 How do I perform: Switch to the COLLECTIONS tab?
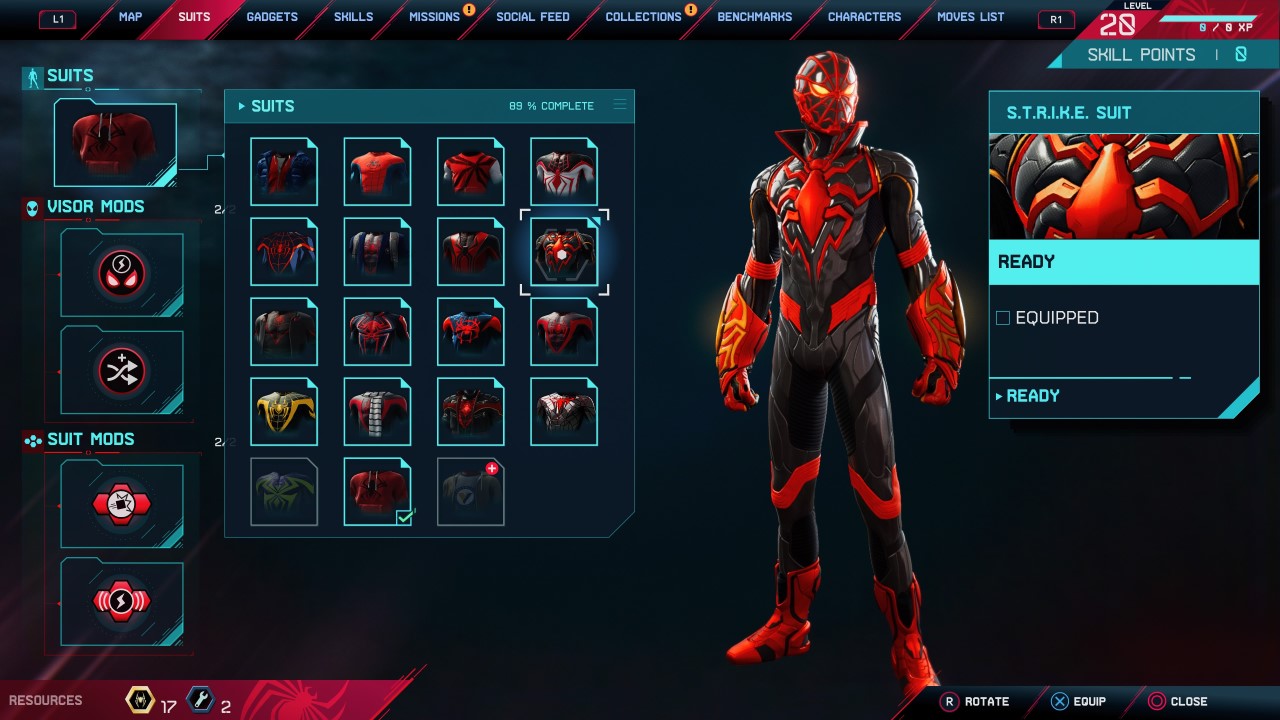tap(643, 17)
